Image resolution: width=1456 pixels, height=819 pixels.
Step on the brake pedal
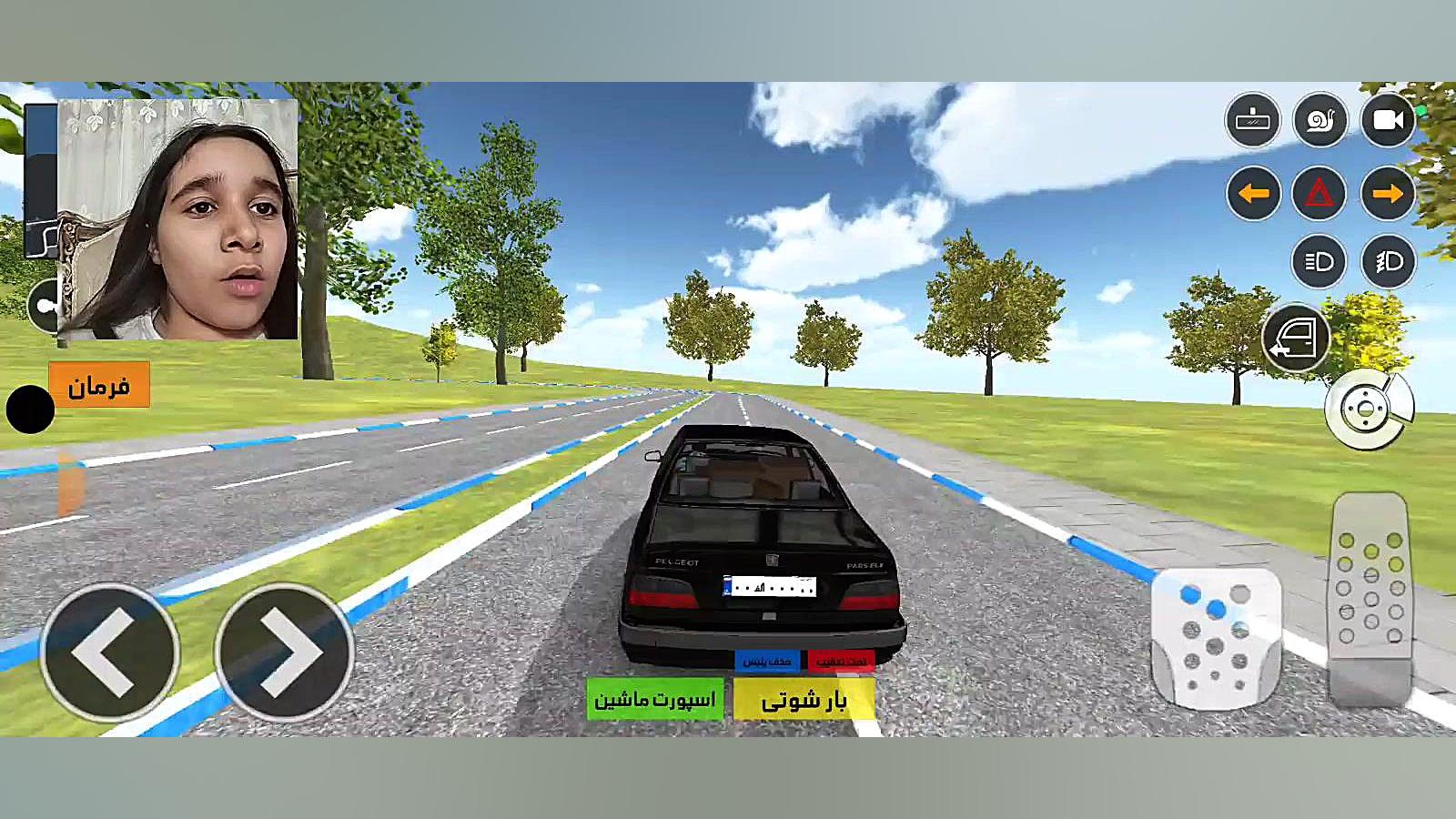click(x=1215, y=637)
